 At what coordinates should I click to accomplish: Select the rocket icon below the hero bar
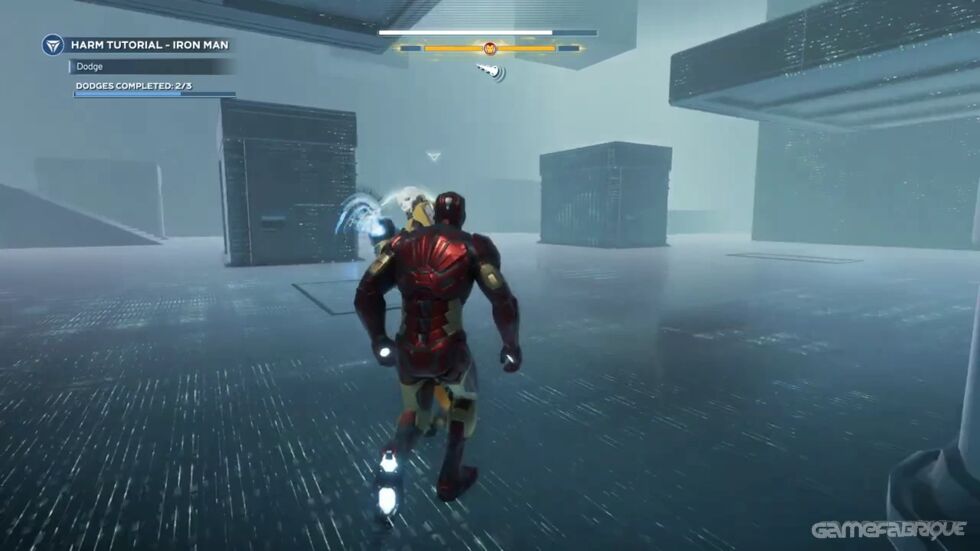coord(490,70)
